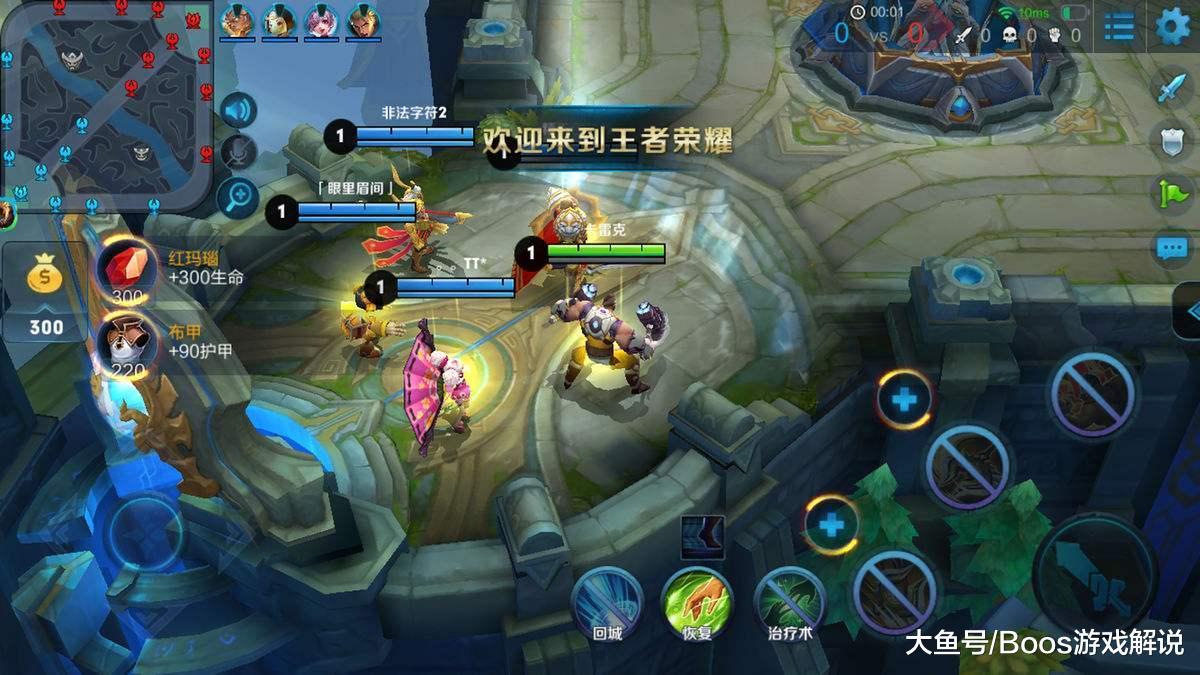The image size is (1200, 675).
Task: Click the magnifier button beside the minimap
Action: click(x=238, y=196)
